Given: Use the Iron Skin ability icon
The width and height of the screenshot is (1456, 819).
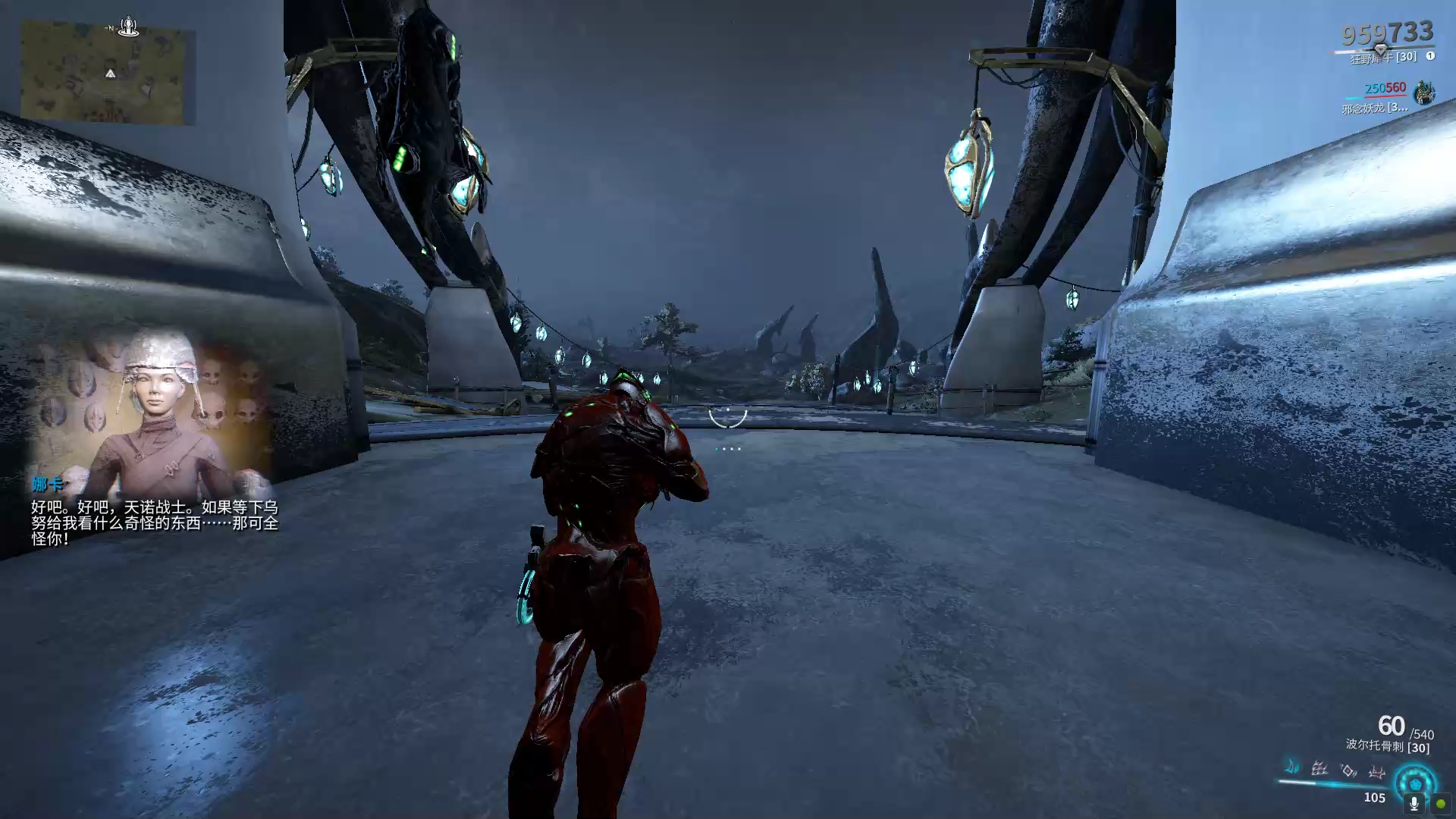Looking at the screenshot, I should point(1319,769).
